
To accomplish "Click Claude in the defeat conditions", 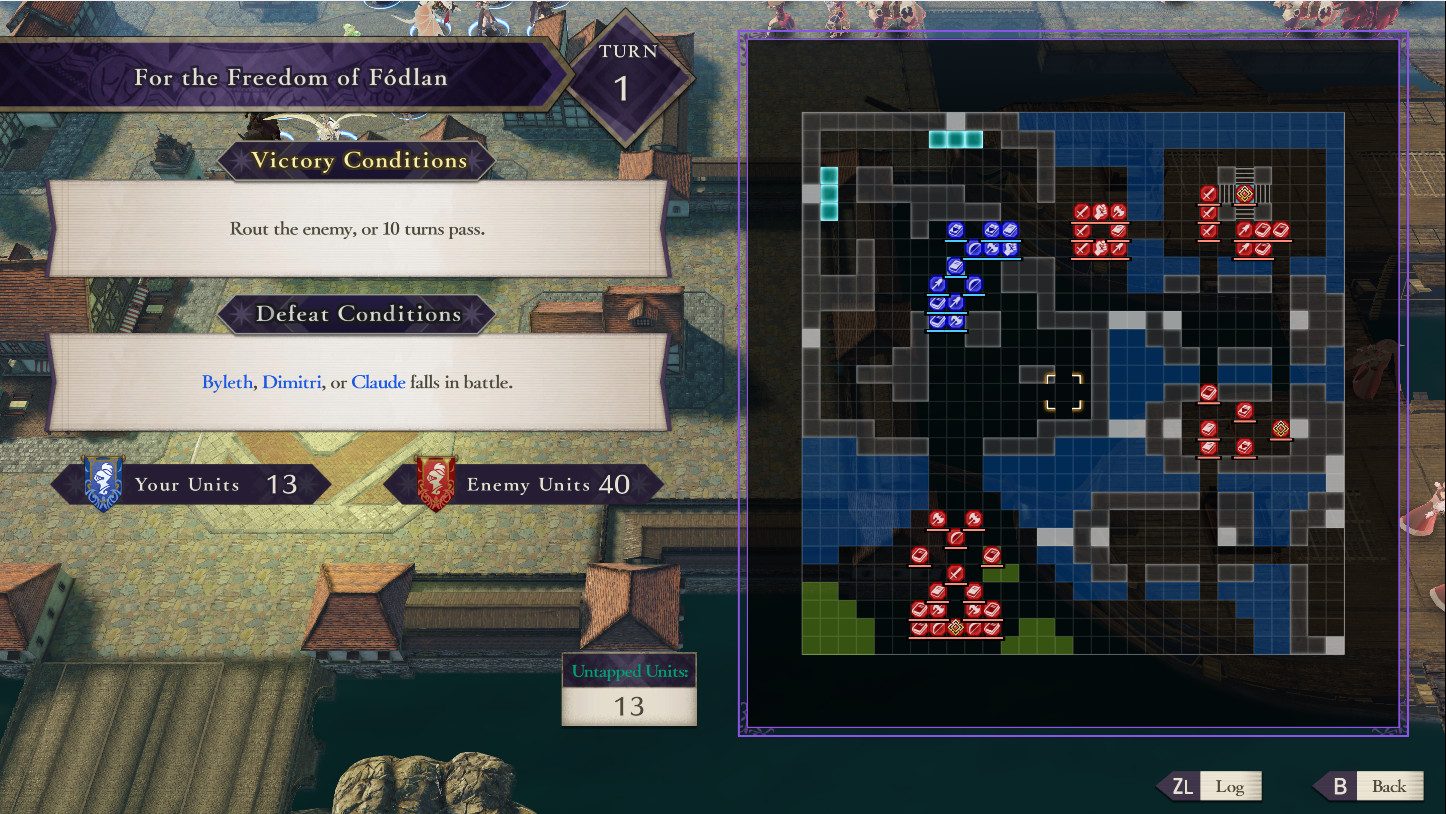I will click(x=378, y=382).
